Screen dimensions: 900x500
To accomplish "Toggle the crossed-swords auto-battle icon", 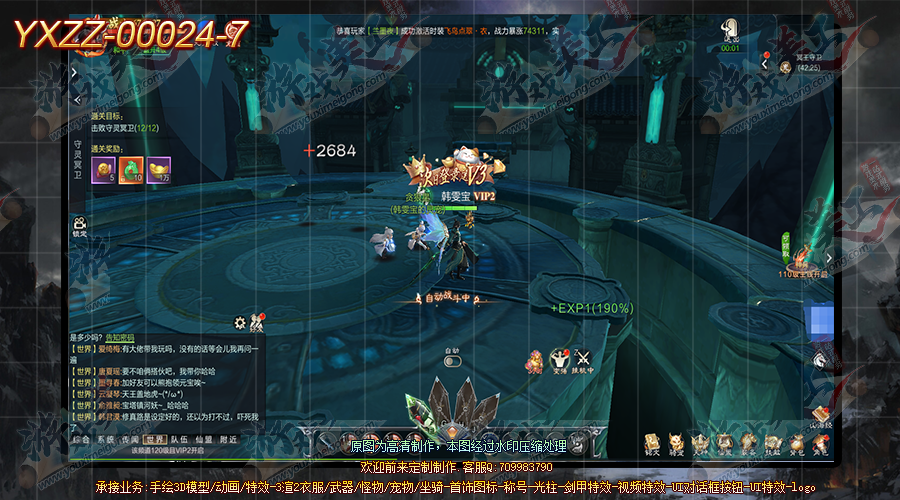I will coord(582,358).
